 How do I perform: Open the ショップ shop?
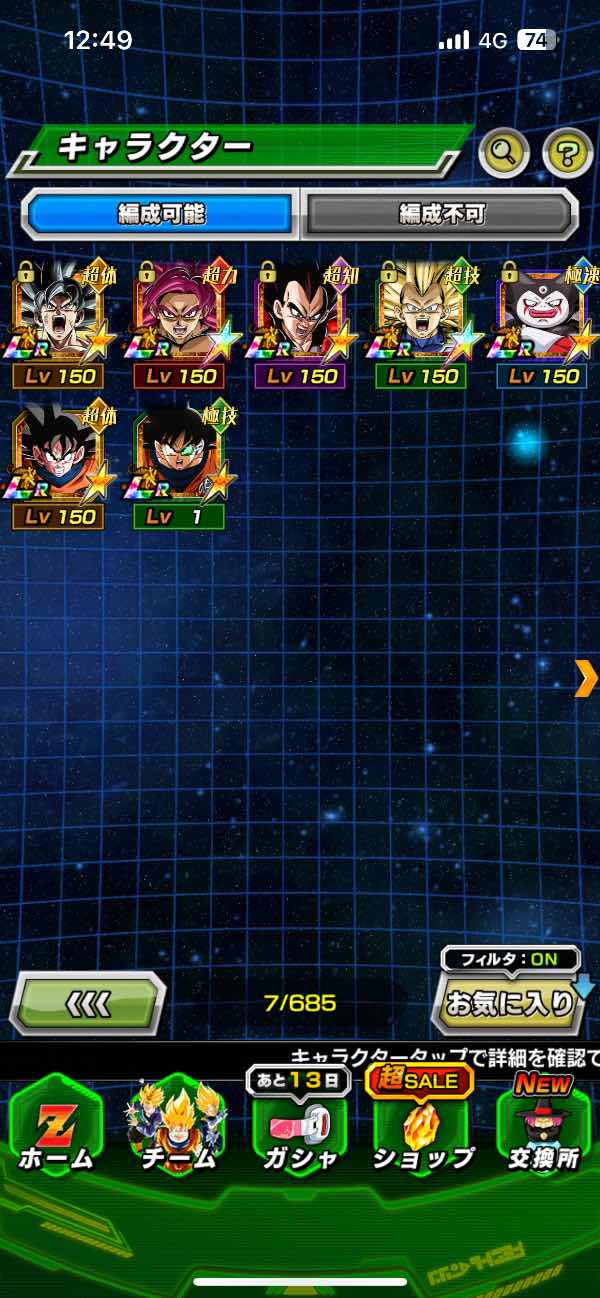pos(422,1128)
